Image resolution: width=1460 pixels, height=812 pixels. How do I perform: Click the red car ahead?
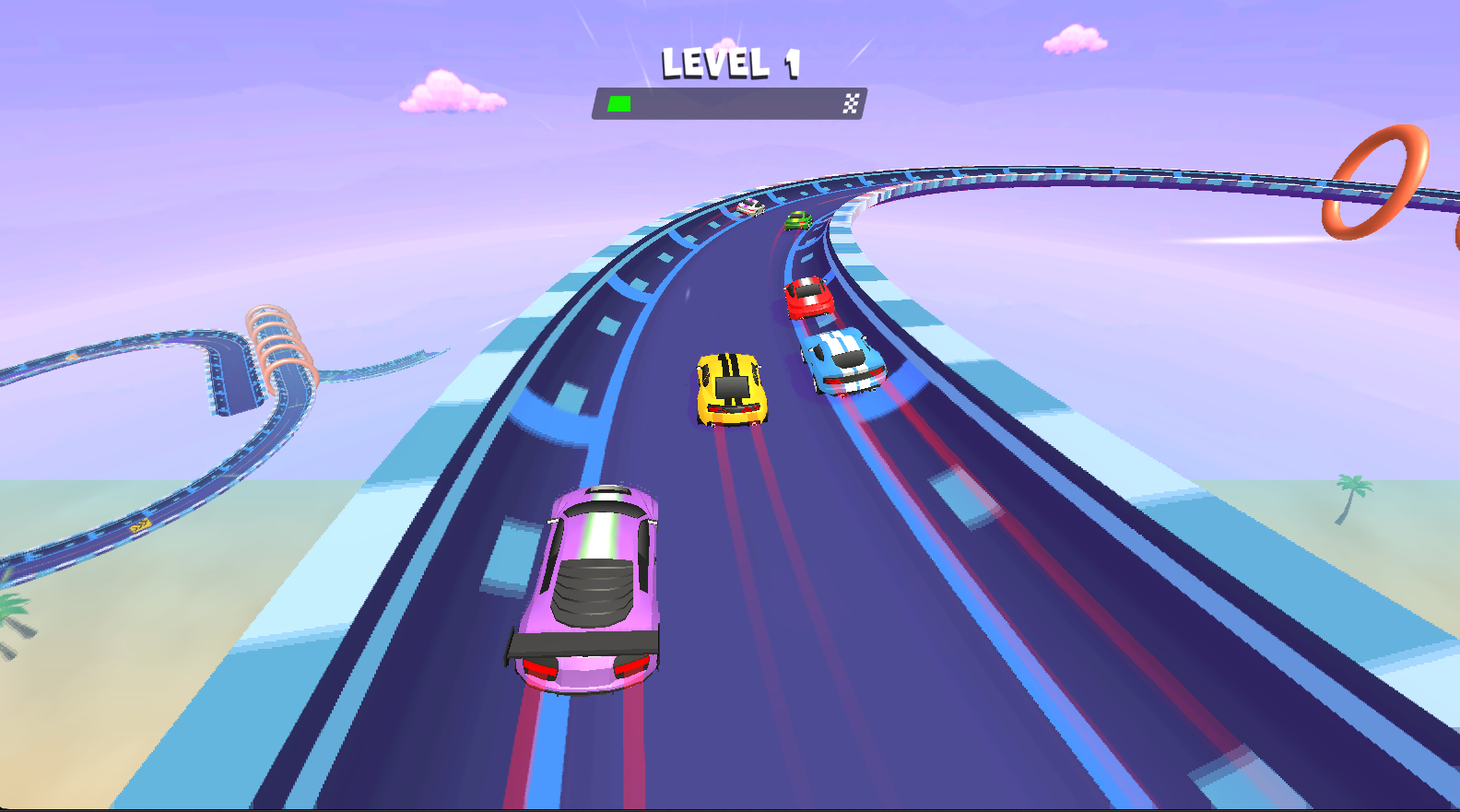[x=810, y=300]
